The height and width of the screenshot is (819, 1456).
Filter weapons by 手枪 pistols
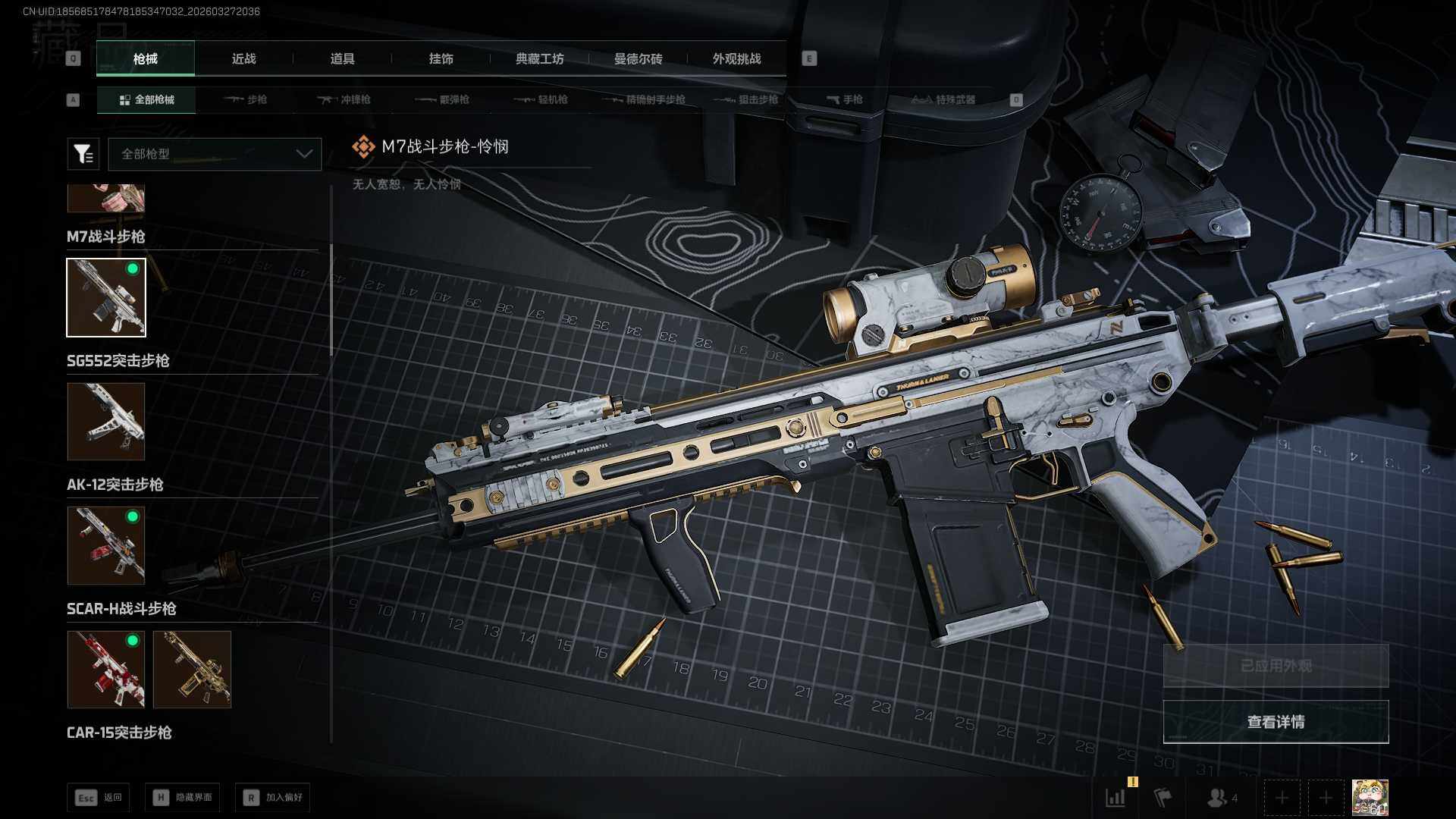pyautogui.click(x=845, y=99)
